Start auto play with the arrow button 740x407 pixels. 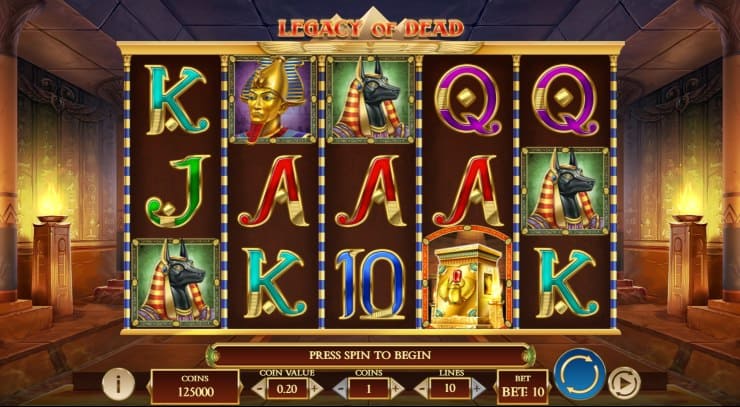[624, 384]
